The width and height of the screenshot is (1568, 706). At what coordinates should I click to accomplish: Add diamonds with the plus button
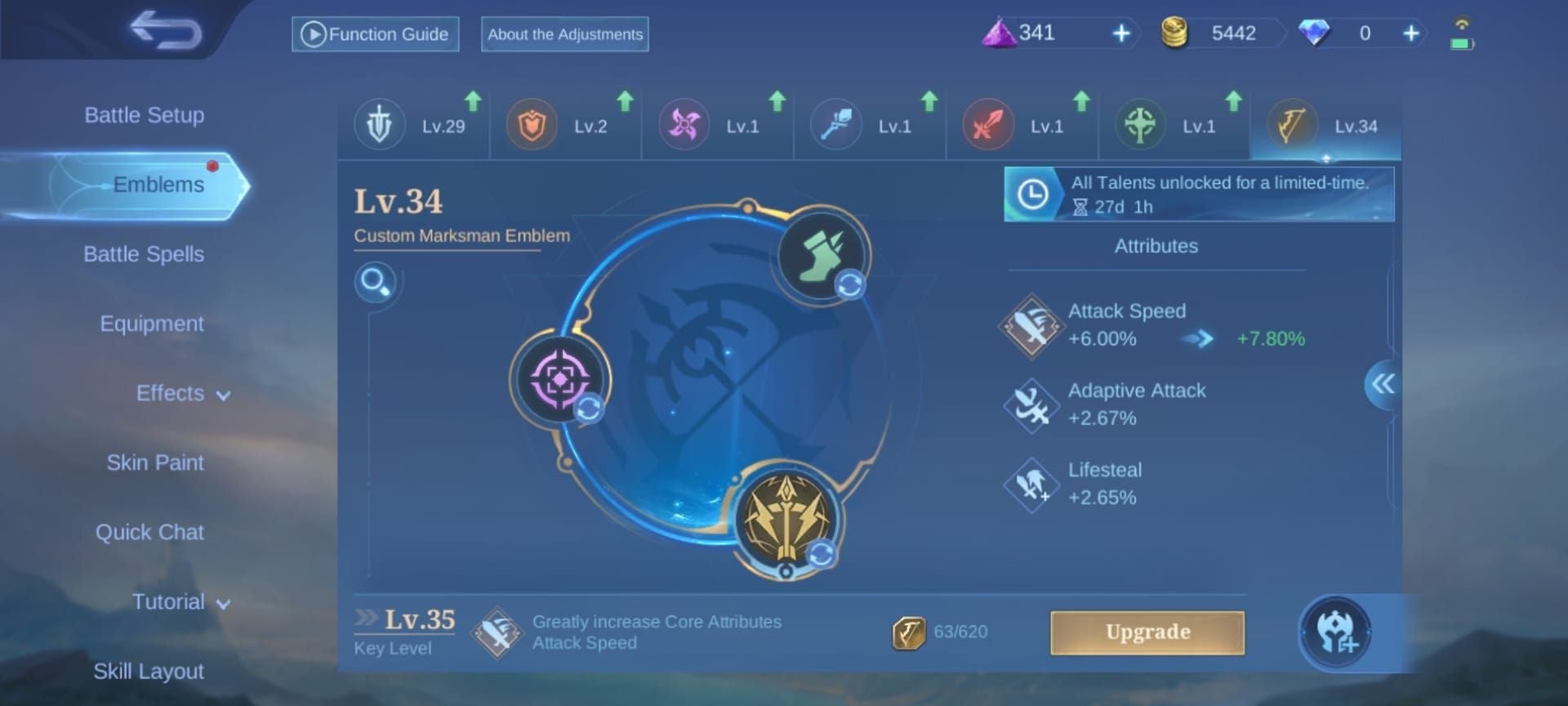1410,34
